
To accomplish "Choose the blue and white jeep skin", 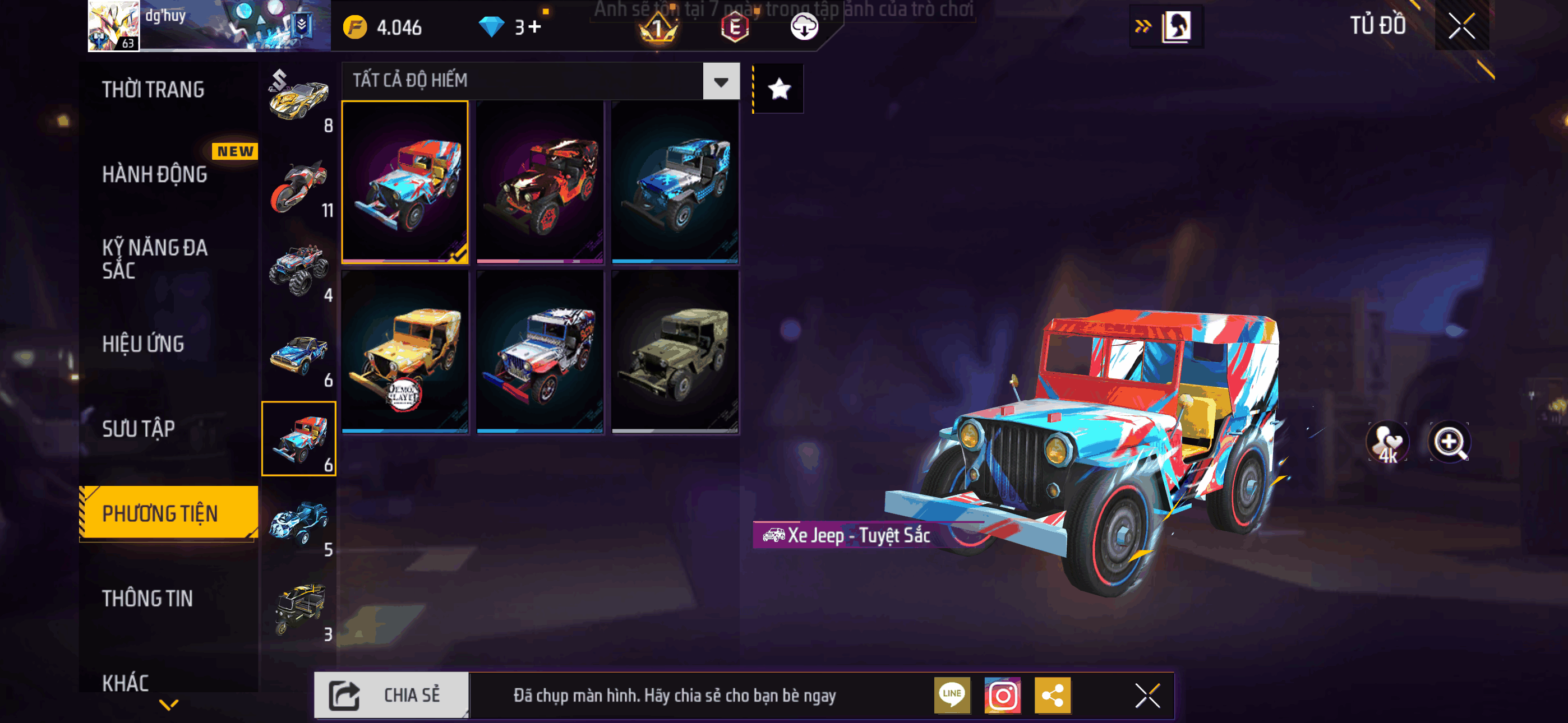I will 675,183.
